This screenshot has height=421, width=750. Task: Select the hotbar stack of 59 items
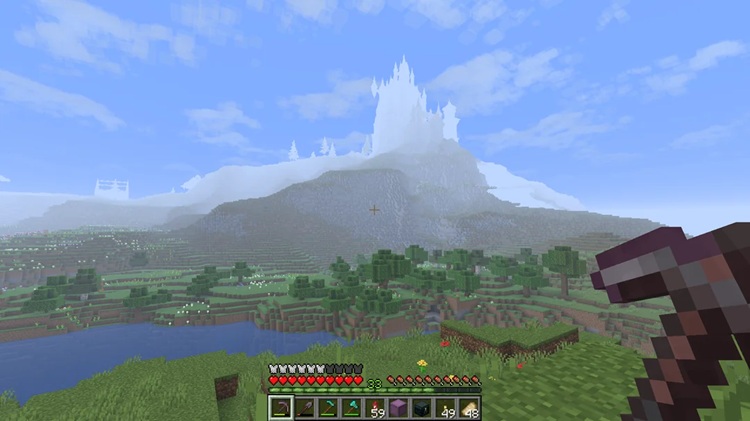(x=374, y=408)
